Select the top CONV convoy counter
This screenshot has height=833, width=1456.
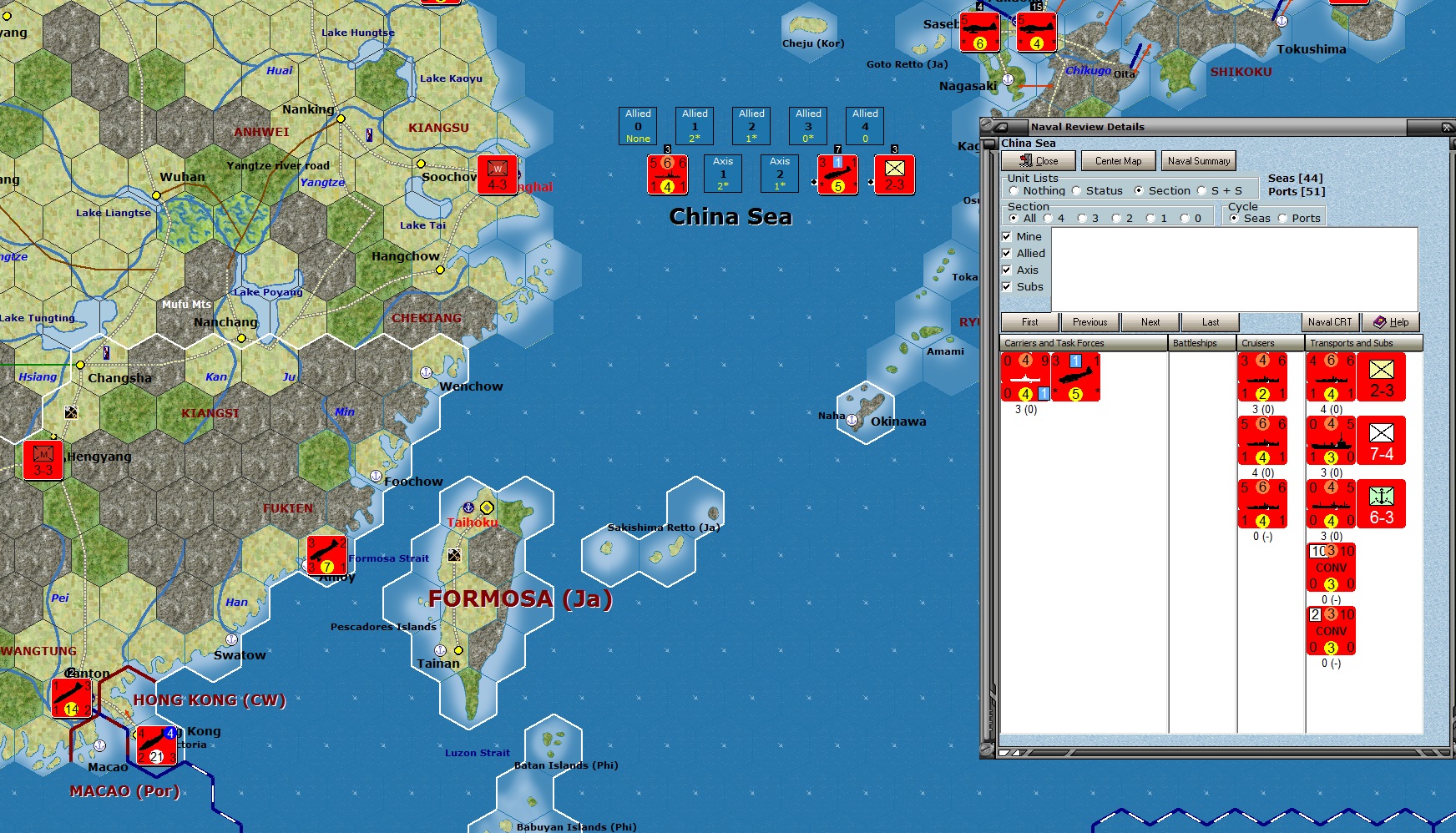click(1332, 568)
